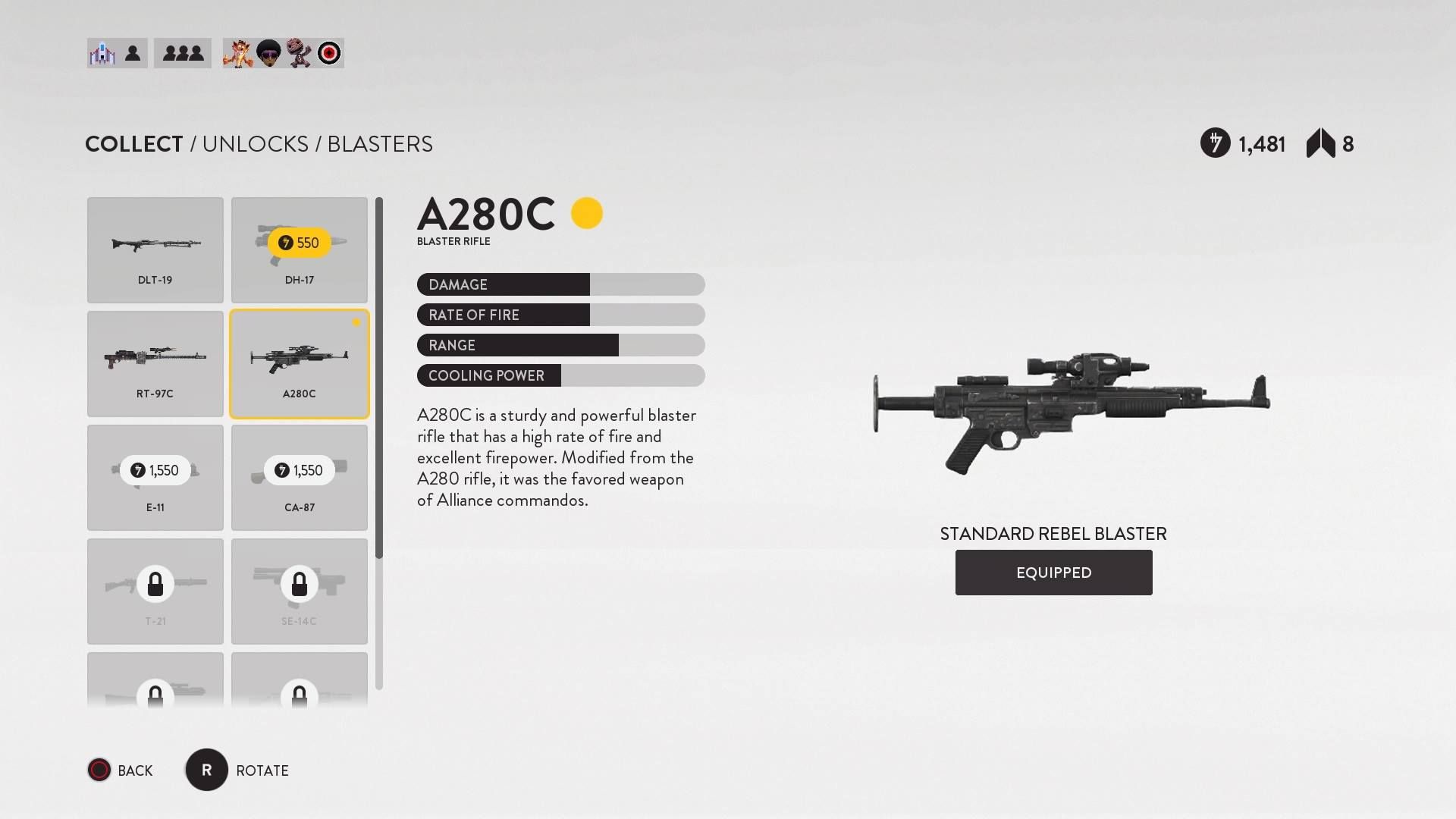Pick the E-11 blaster tile
Viewport: 1456px width, 819px height.
coord(155,478)
